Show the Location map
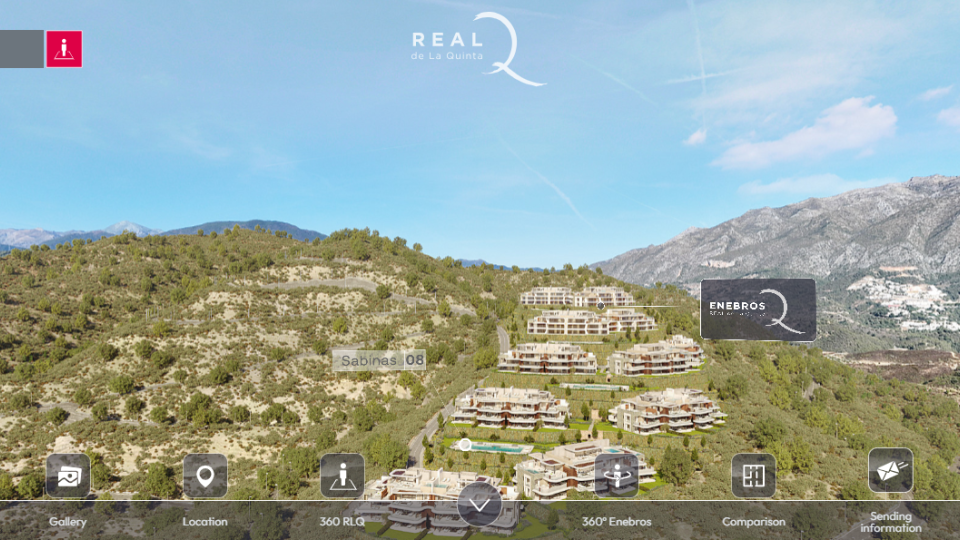Image resolution: width=960 pixels, height=540 pixels. [x=205, y=476]
